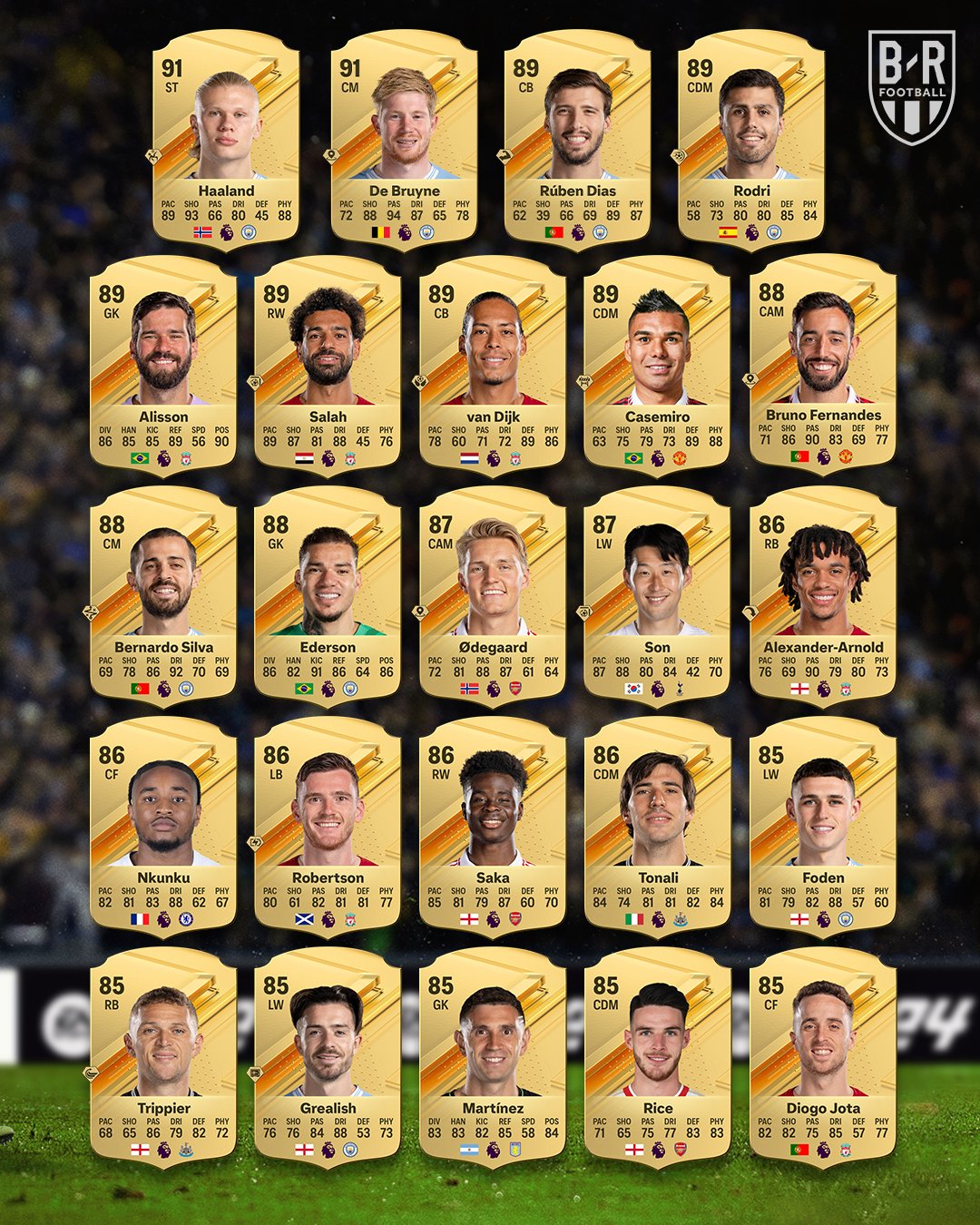980x1225 pixels.
Task: Open the Alisson goalkeeper card
Action: click(163, 363)
